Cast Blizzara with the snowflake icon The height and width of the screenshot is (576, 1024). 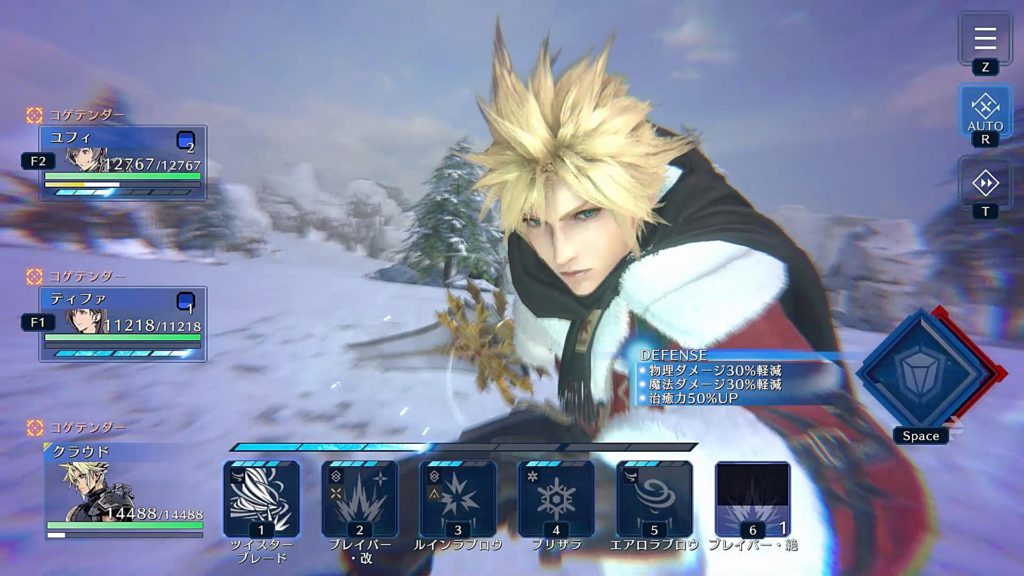pyautogui.click(x=555, y=498)
